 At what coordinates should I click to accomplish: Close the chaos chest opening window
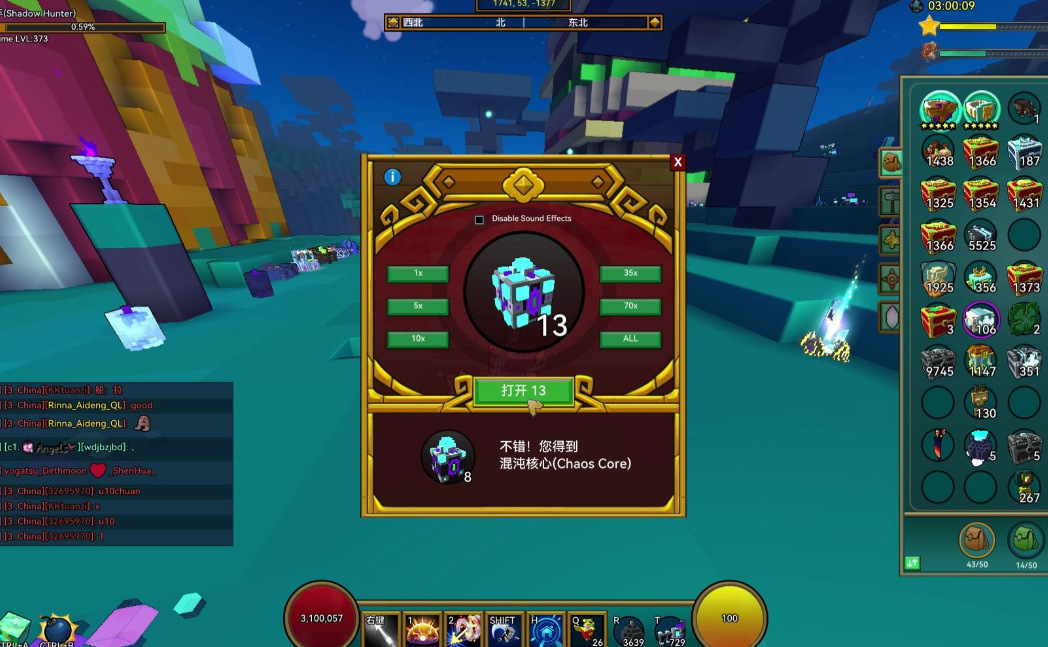[678, 162]
